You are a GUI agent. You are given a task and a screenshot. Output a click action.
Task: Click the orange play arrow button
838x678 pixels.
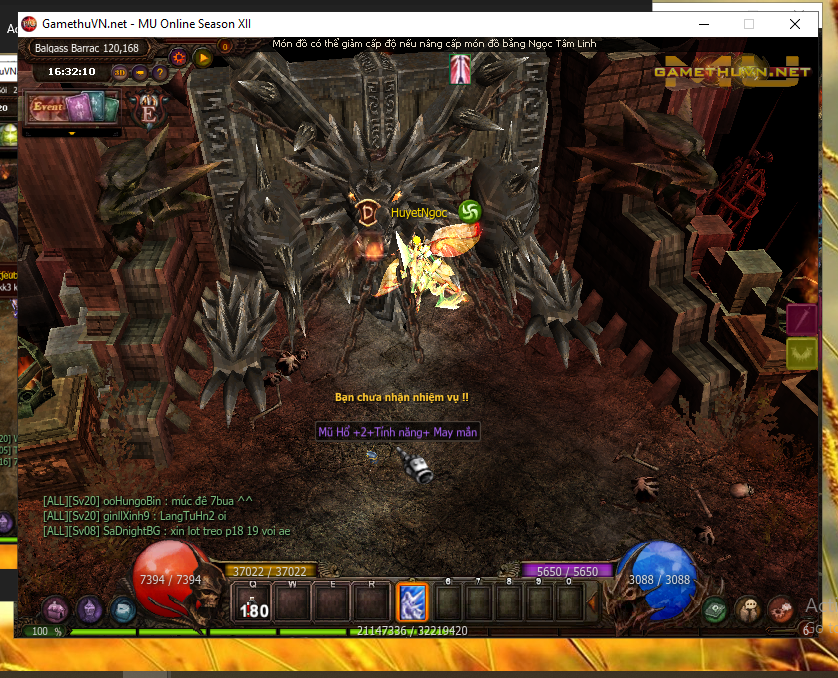[203, 57]
